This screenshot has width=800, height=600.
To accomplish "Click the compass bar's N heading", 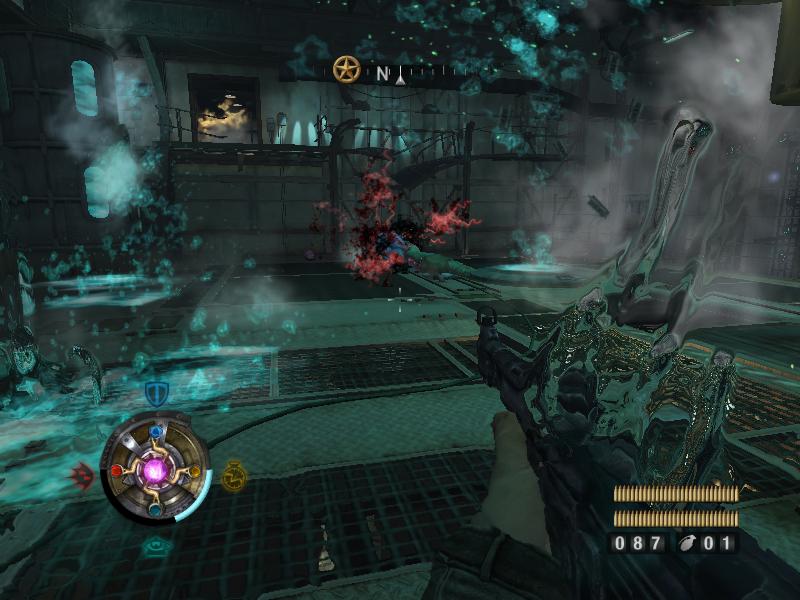I will point(382,73).
